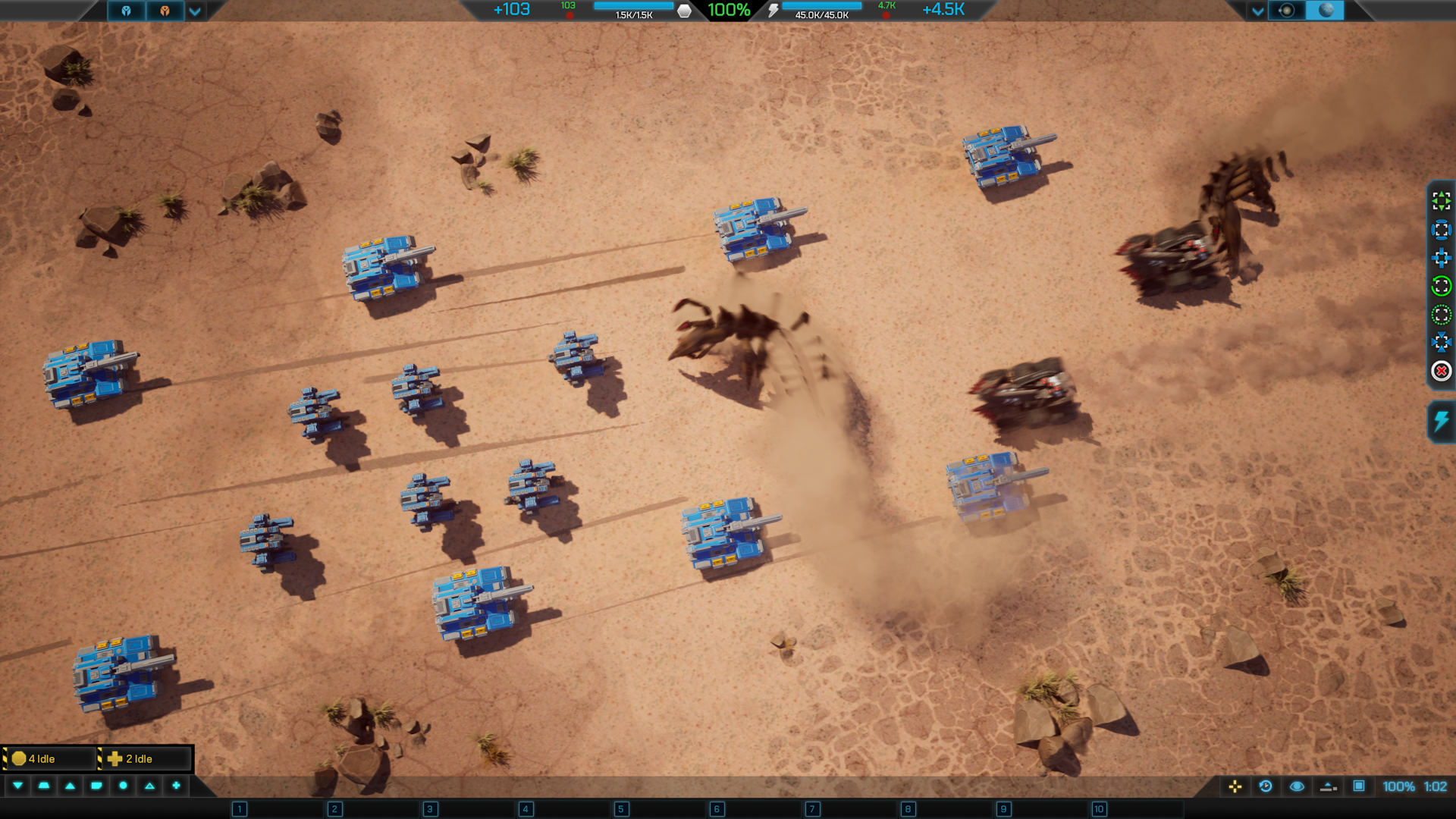Screen dimensions: 1456x819
Task: Click the yellow crosshair icon in bottom-right bar
Action: click(1235, 787)
